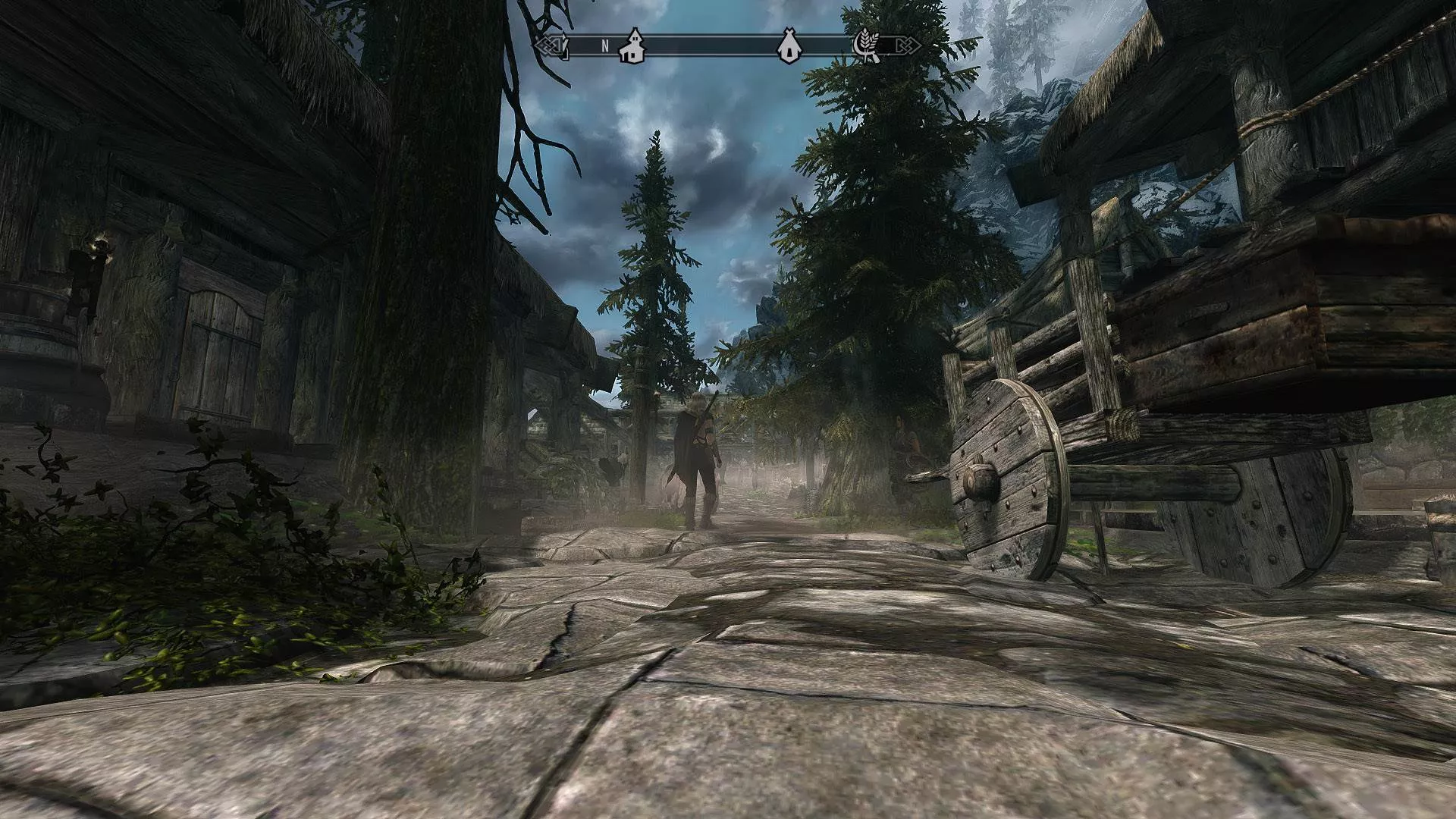Viewport: 1456px width, 819px height.
Task: Click the North 'N' indicator on the compass
Action: (605, 45)
